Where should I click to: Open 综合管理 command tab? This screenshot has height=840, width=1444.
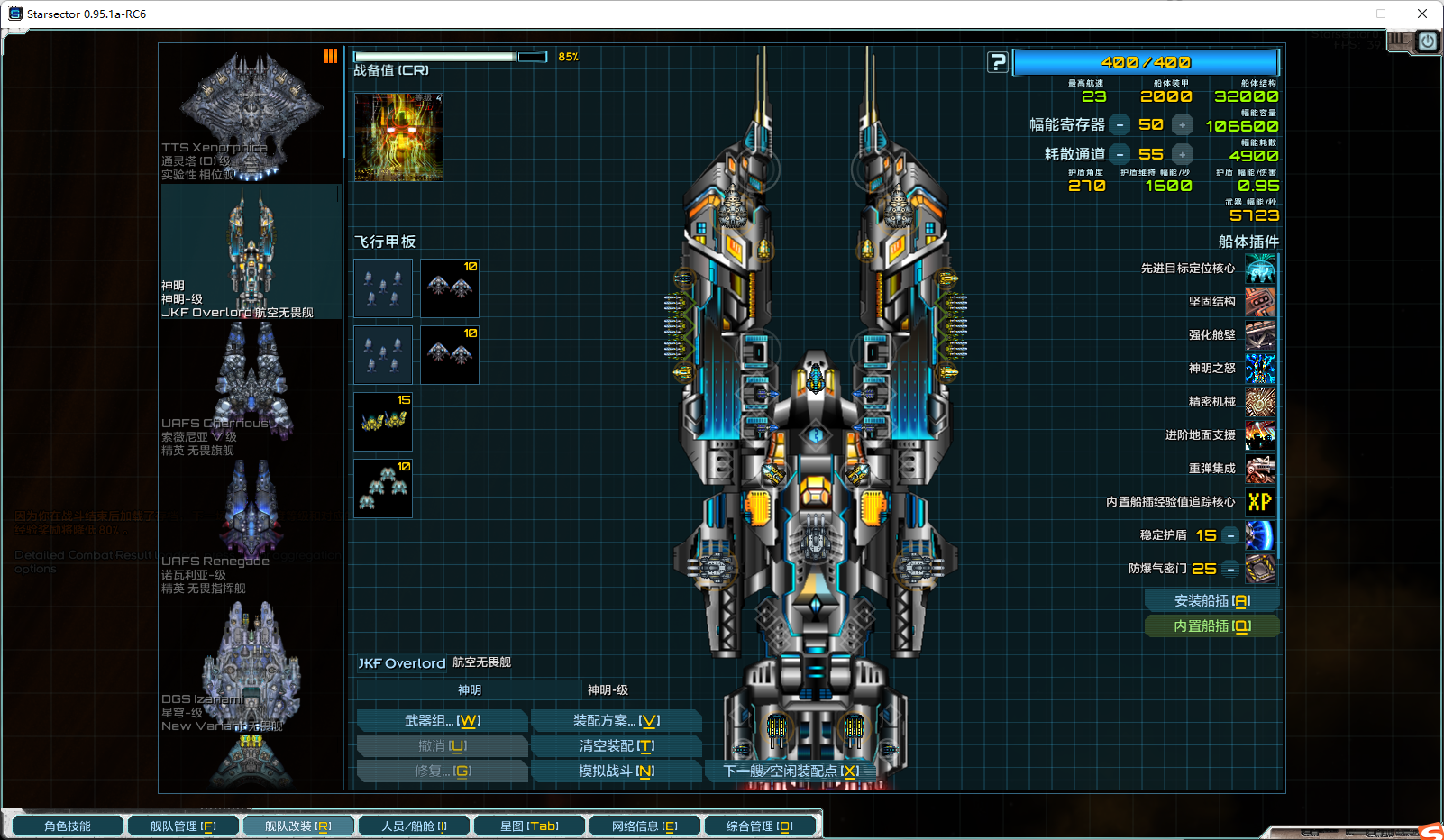[x=760, y=826]
